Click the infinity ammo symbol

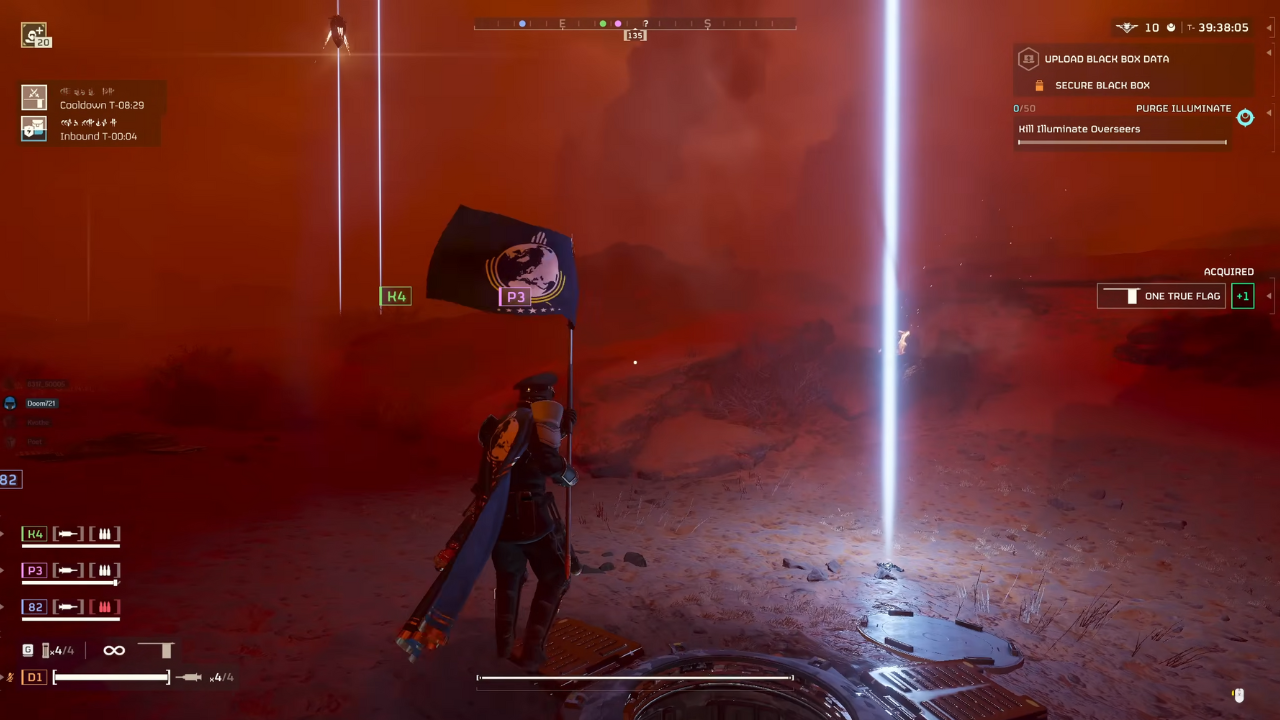(113, 650)
